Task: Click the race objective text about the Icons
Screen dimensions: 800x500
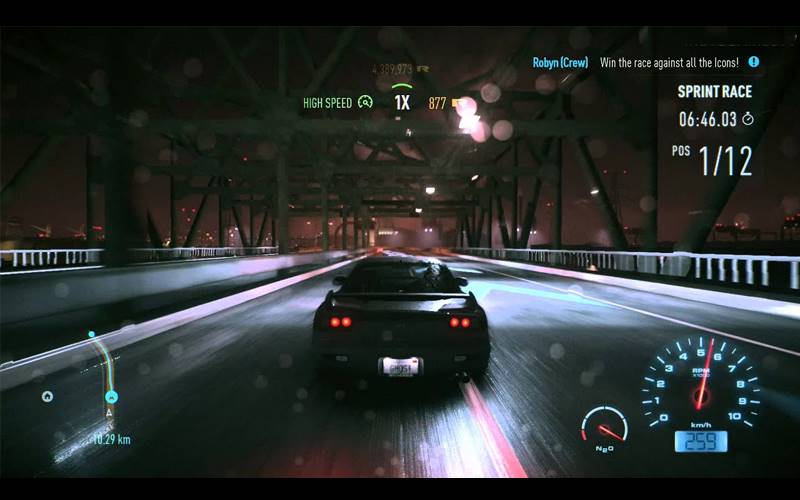Action: (x=672, y=62)
